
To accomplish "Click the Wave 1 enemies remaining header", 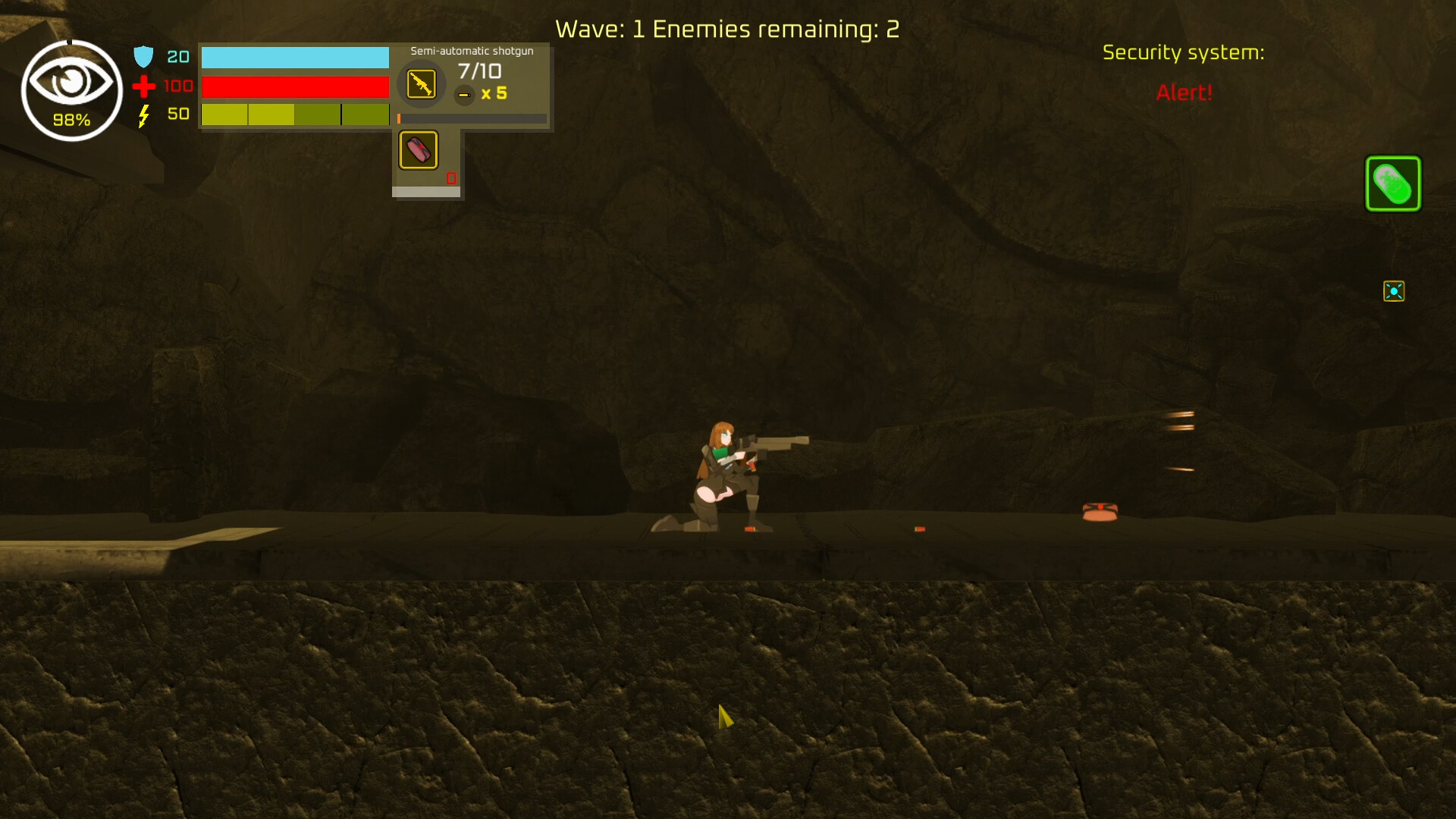I will pos(727,29).
